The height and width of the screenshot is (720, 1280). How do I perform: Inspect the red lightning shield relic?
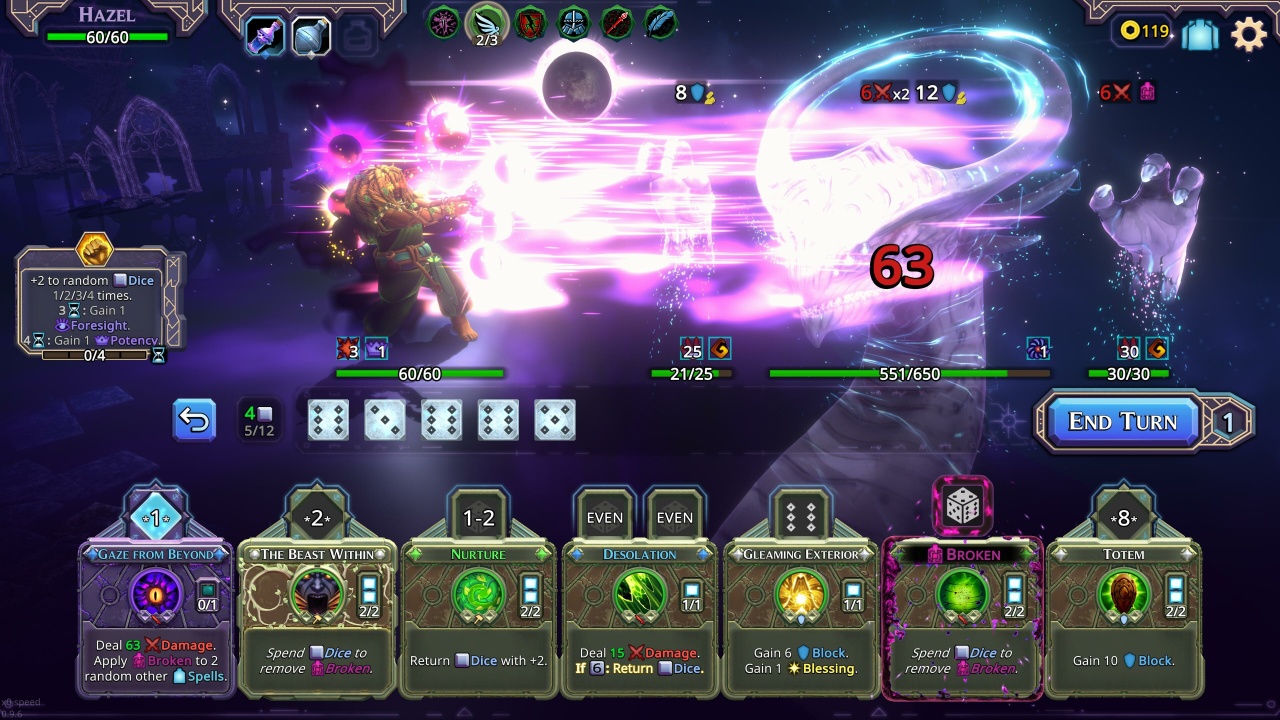tap(530, 22)
